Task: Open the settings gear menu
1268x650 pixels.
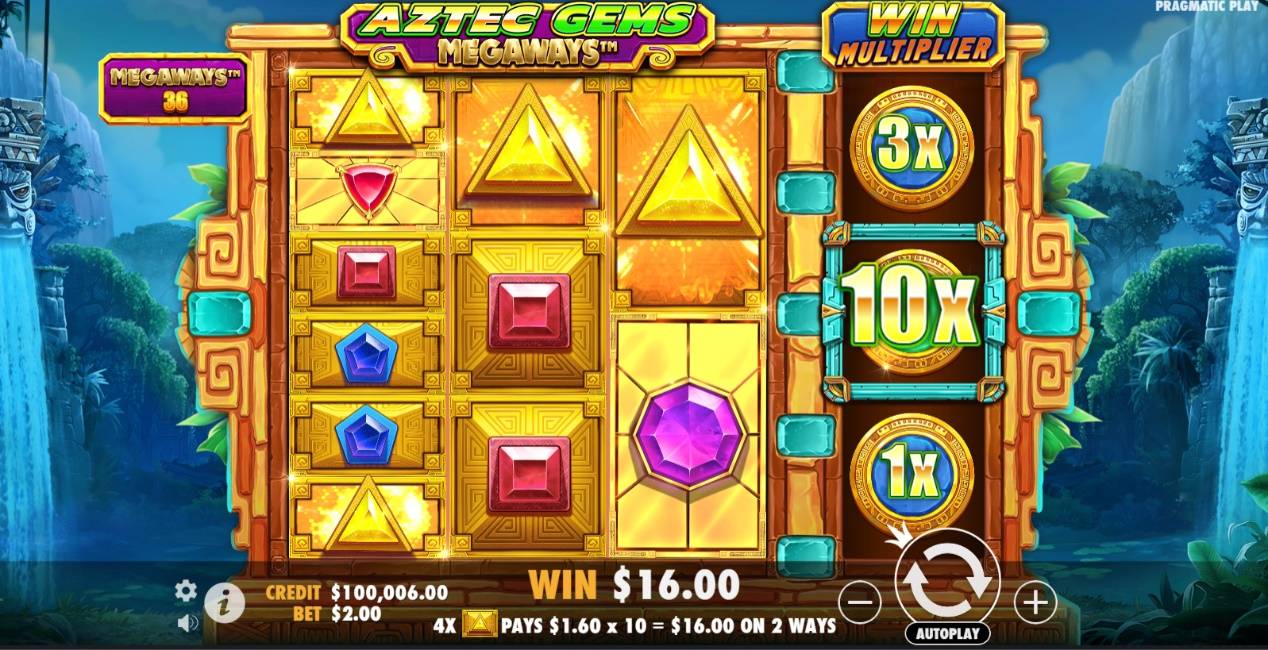Action: (x=186, y=591)
